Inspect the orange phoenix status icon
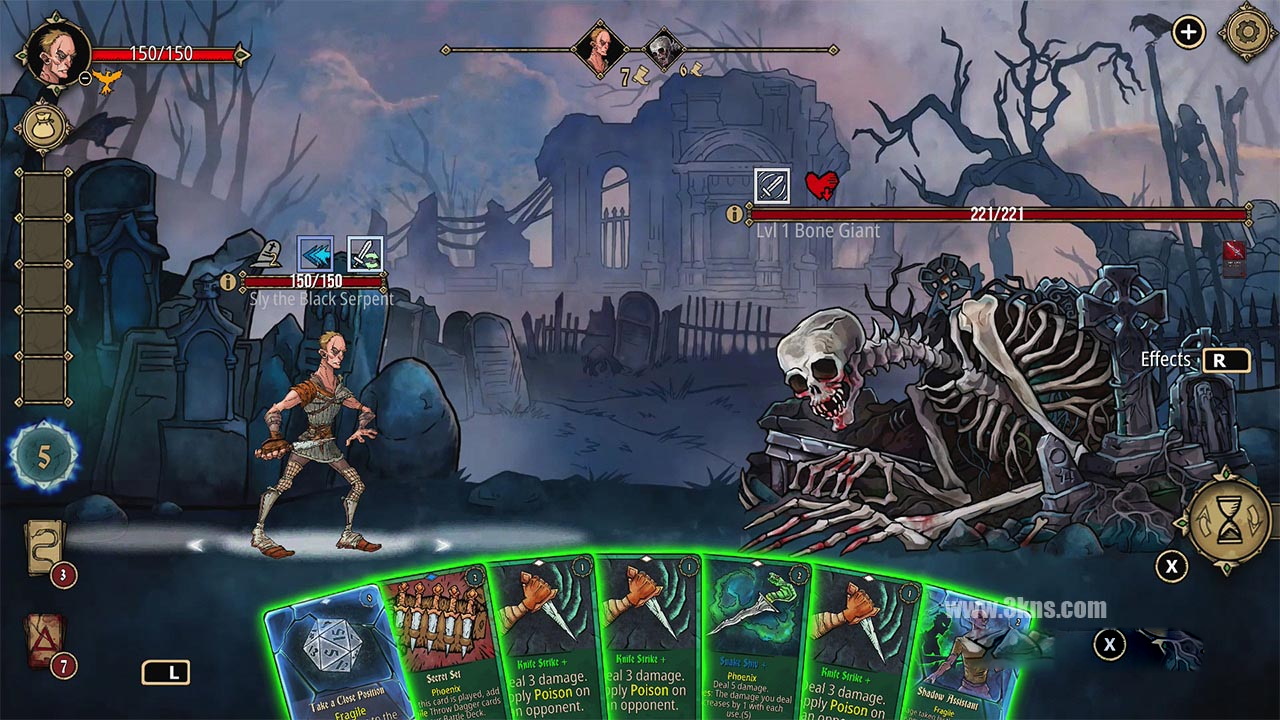The image size is (1280, 720). pos(110,78)
